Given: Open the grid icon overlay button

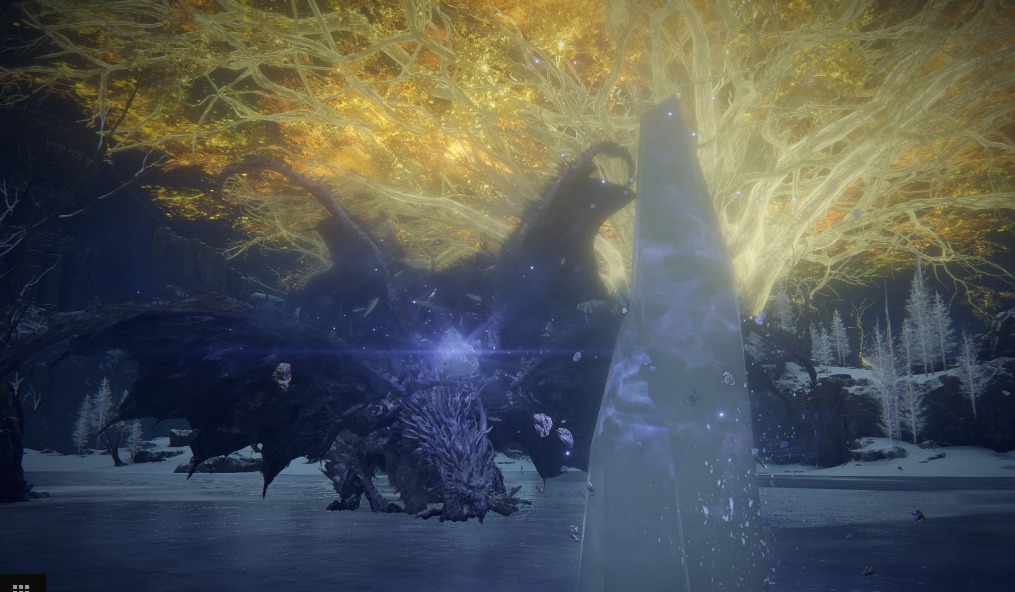Looking at the screenshot, I should click(20, 585).
